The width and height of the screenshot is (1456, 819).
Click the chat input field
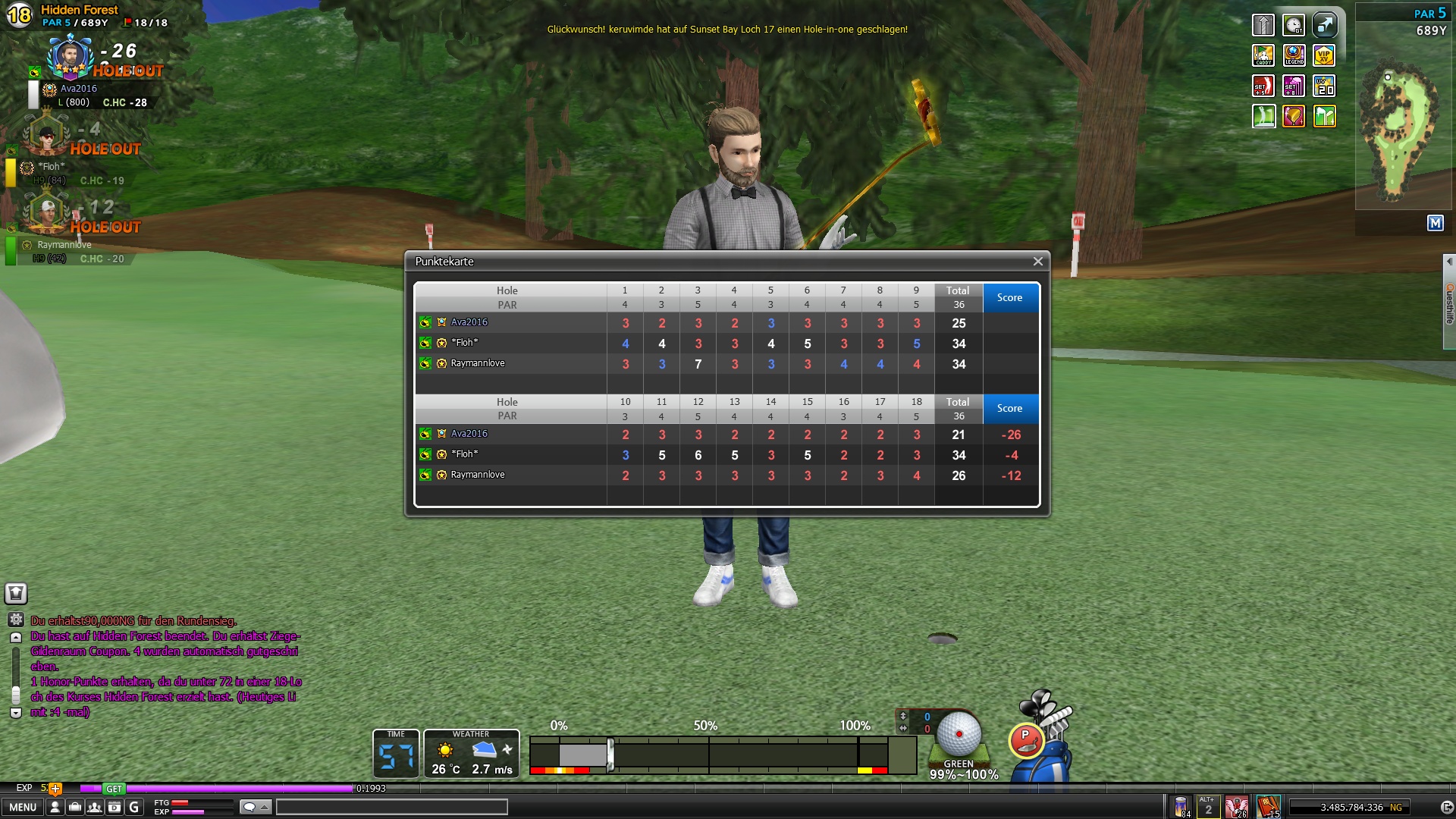(x=391, y=807)
